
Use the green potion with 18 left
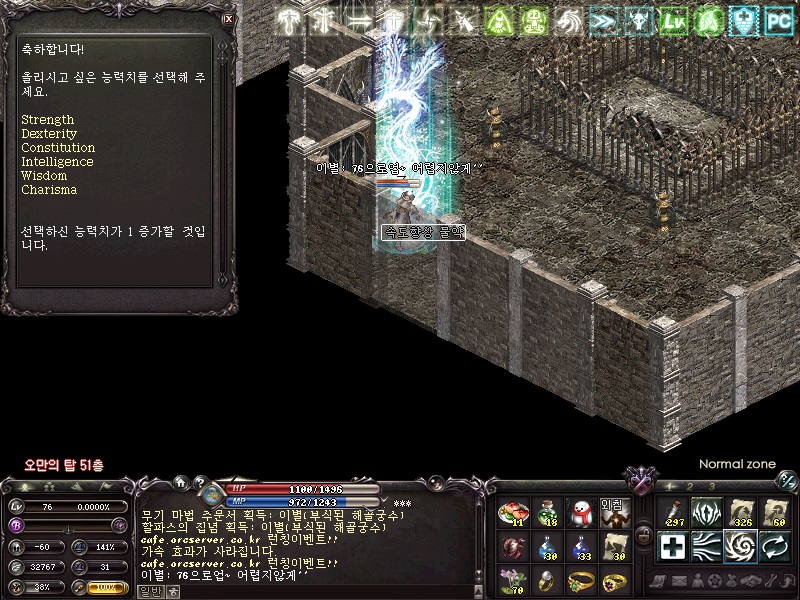pyautogui.click(x=546, y=514)
